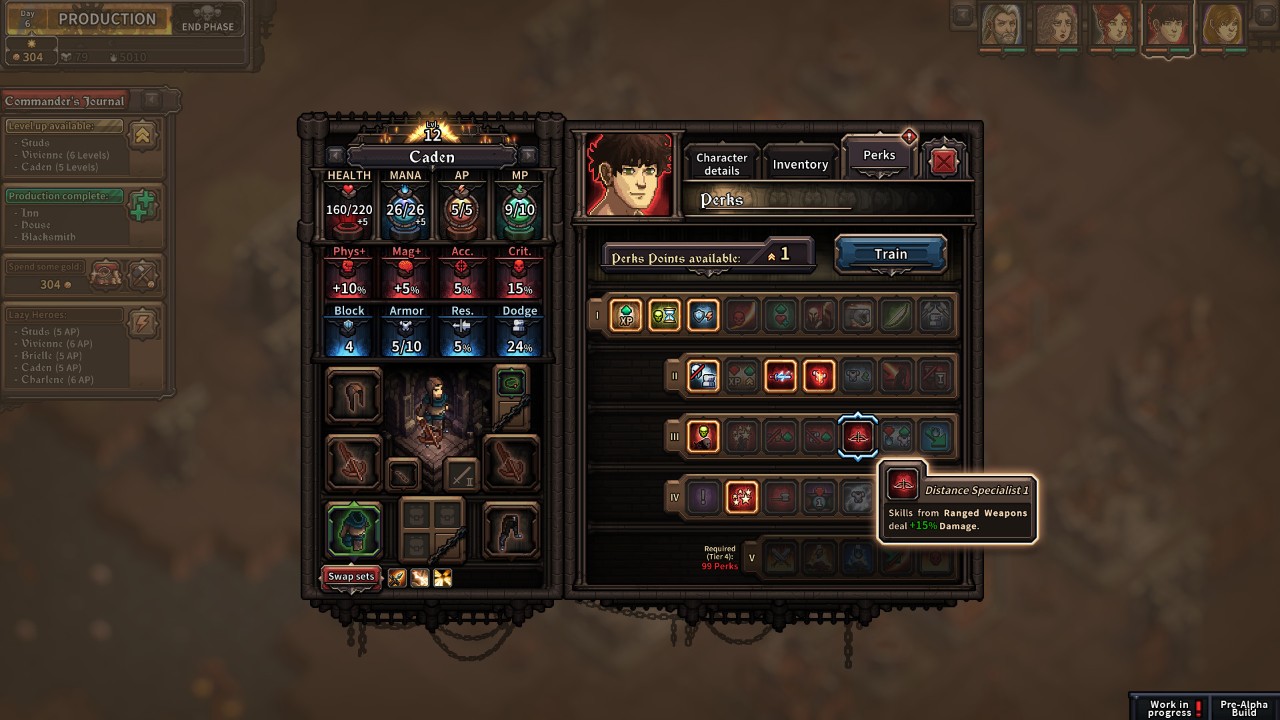The height and width of the screenshot is (720, 1280).
Task: Select the red stars perk in tier IV
Action: (741, 496)
